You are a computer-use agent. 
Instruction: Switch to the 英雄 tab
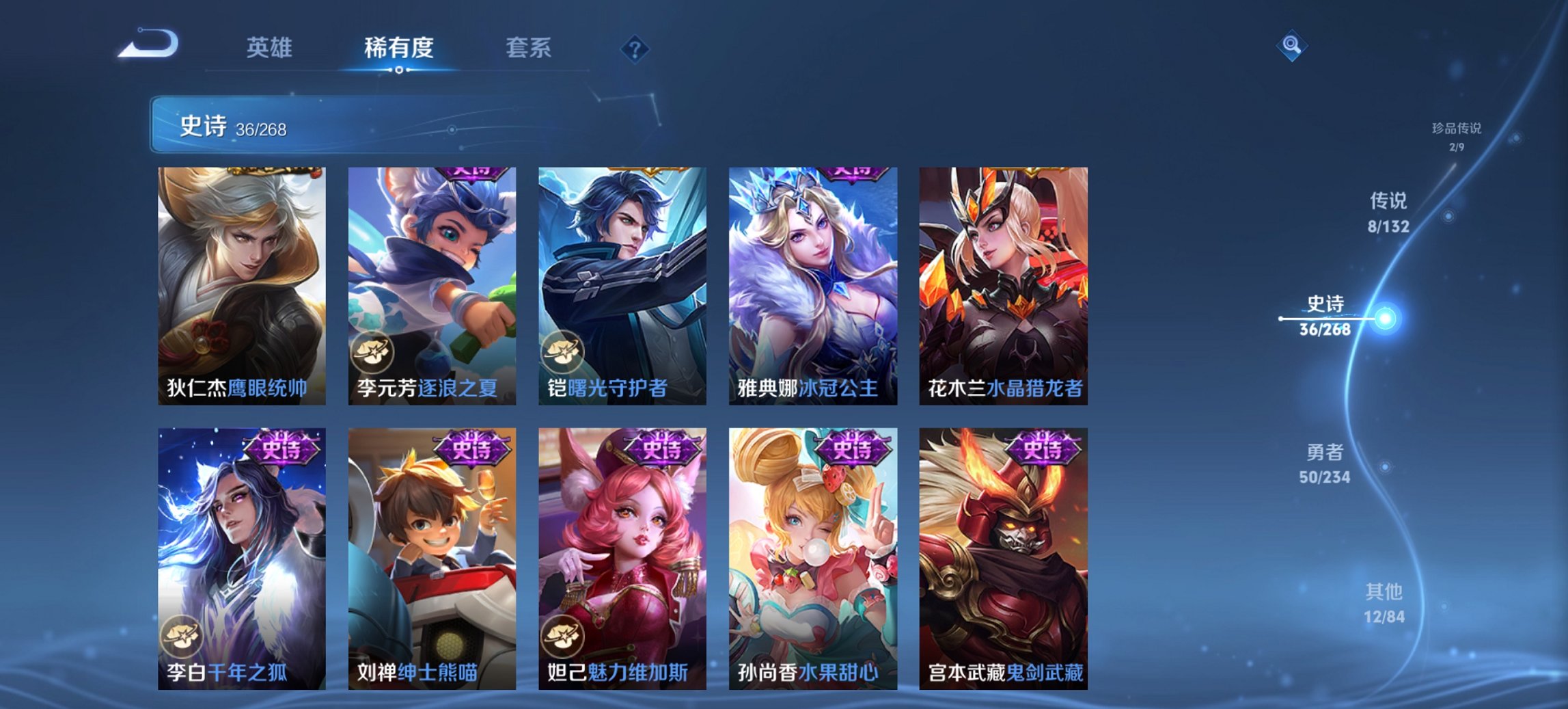point(271,48)
